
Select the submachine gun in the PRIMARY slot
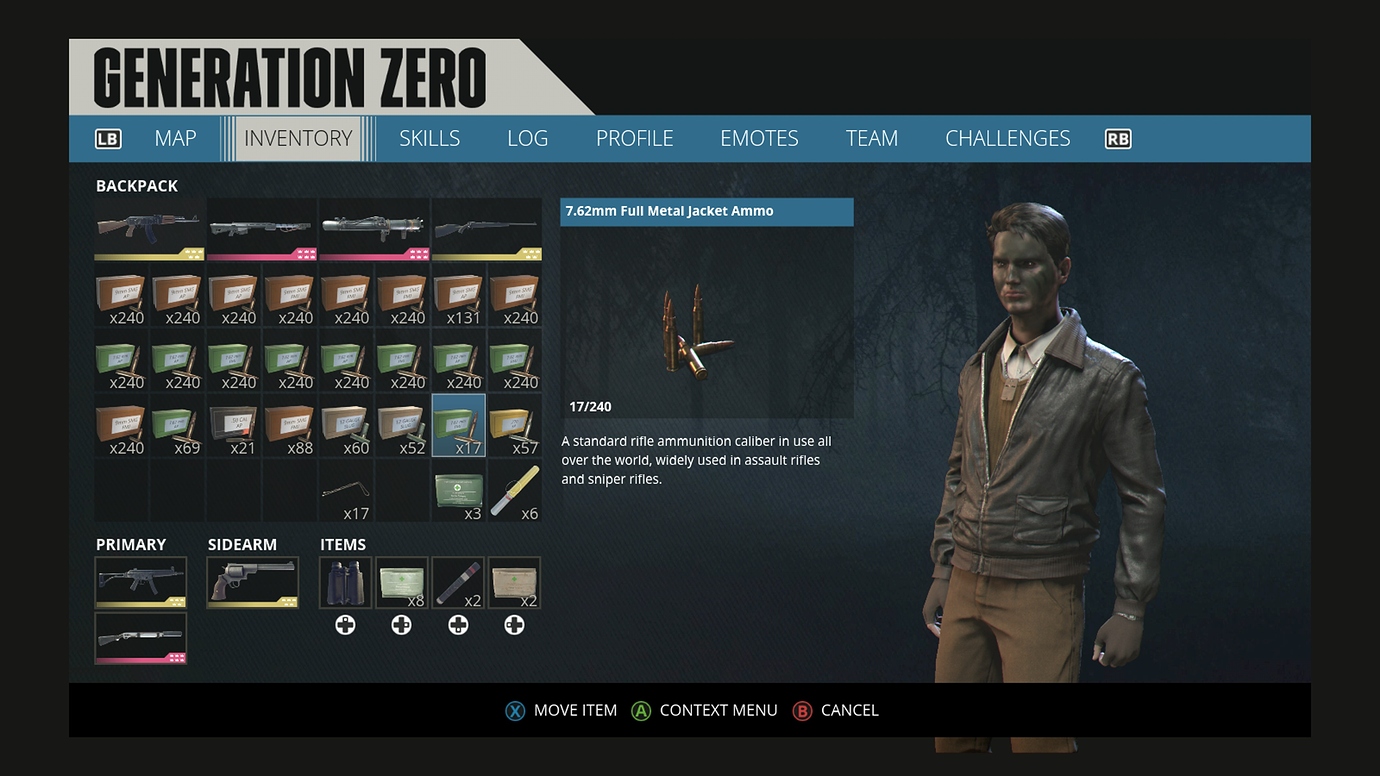point(141,582)
